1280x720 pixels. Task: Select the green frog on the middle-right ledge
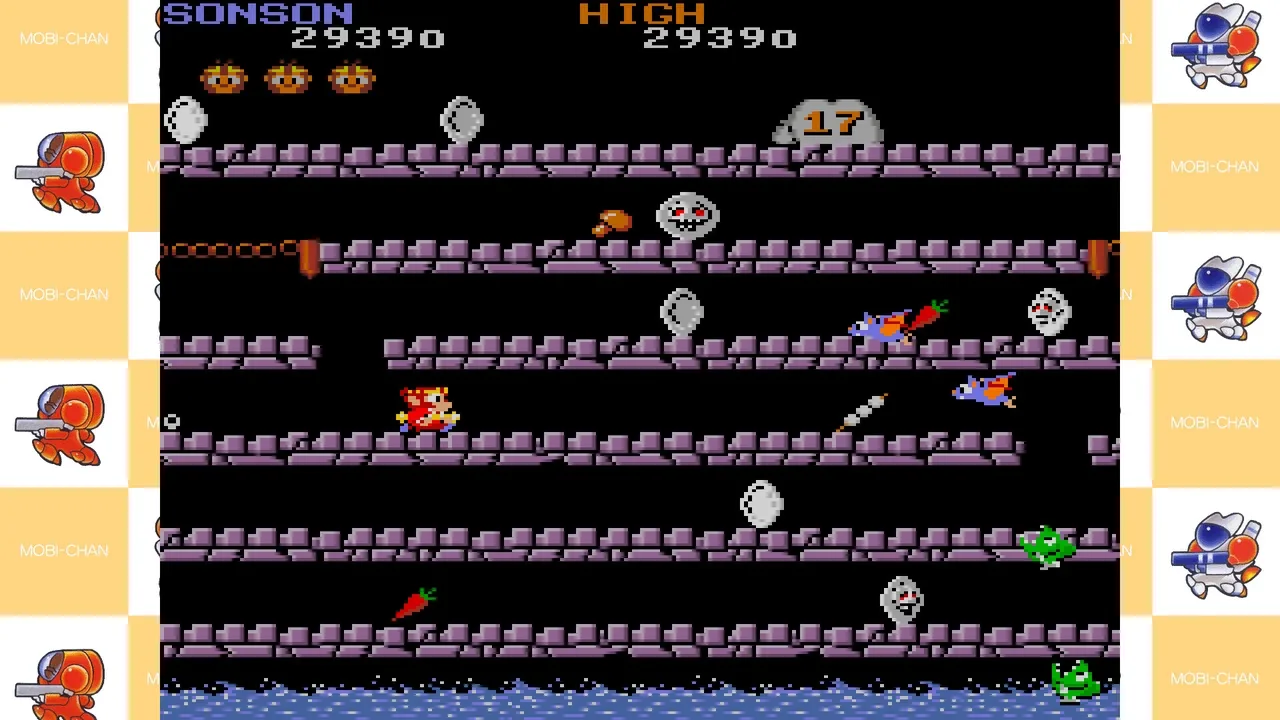coord(1047,545)
